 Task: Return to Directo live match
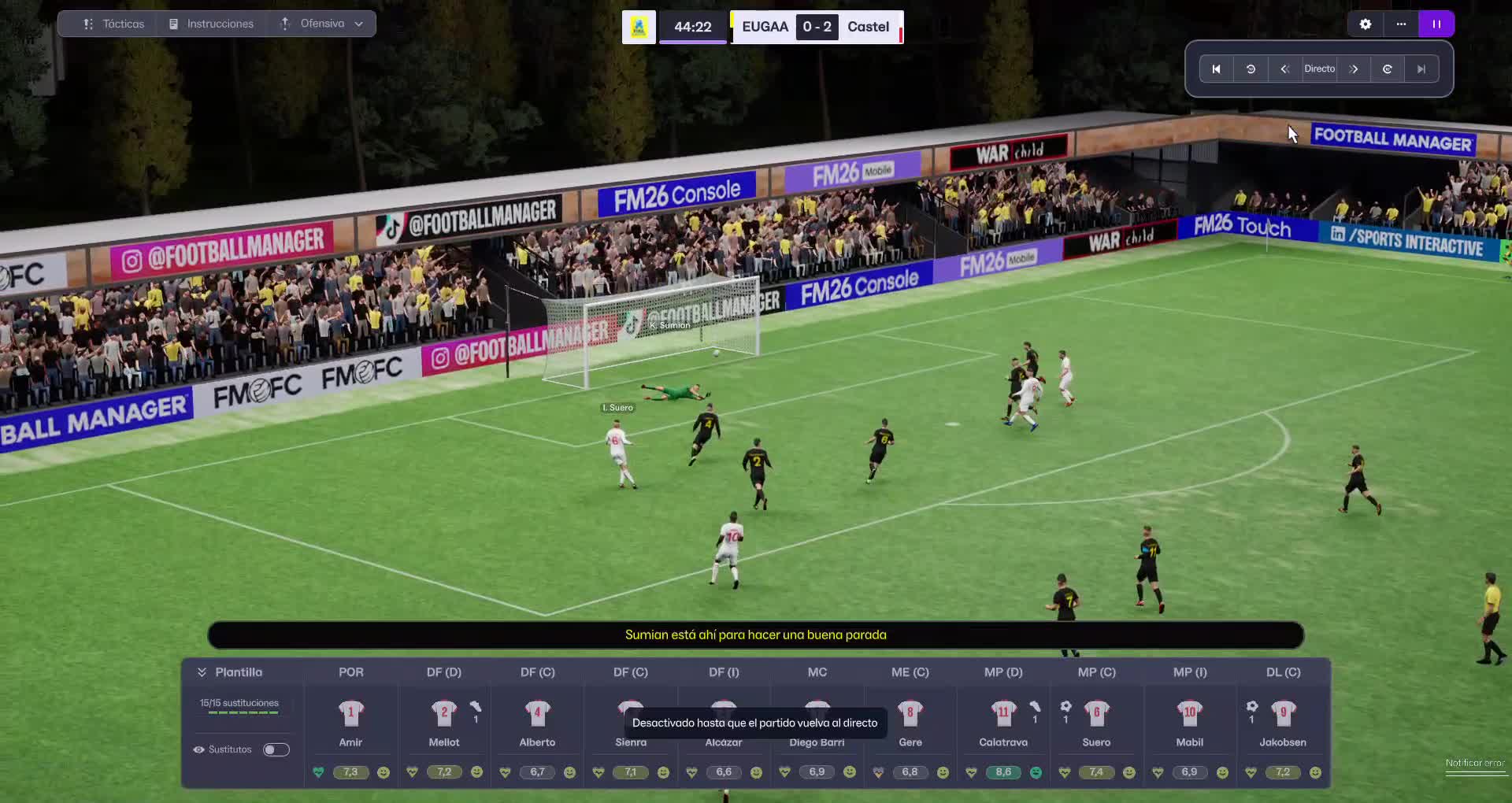1319,69
